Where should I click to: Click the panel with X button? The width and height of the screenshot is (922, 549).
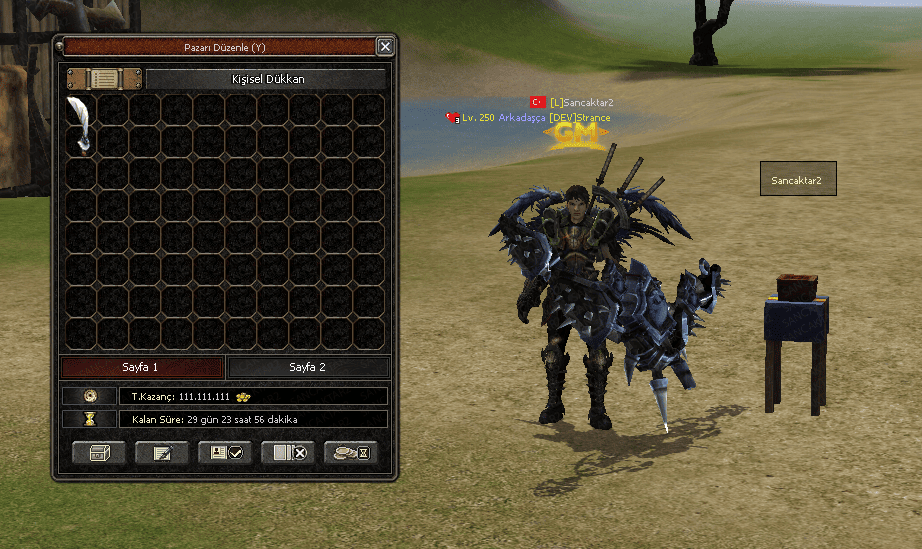pyautogui.click(x=288, y=453)
